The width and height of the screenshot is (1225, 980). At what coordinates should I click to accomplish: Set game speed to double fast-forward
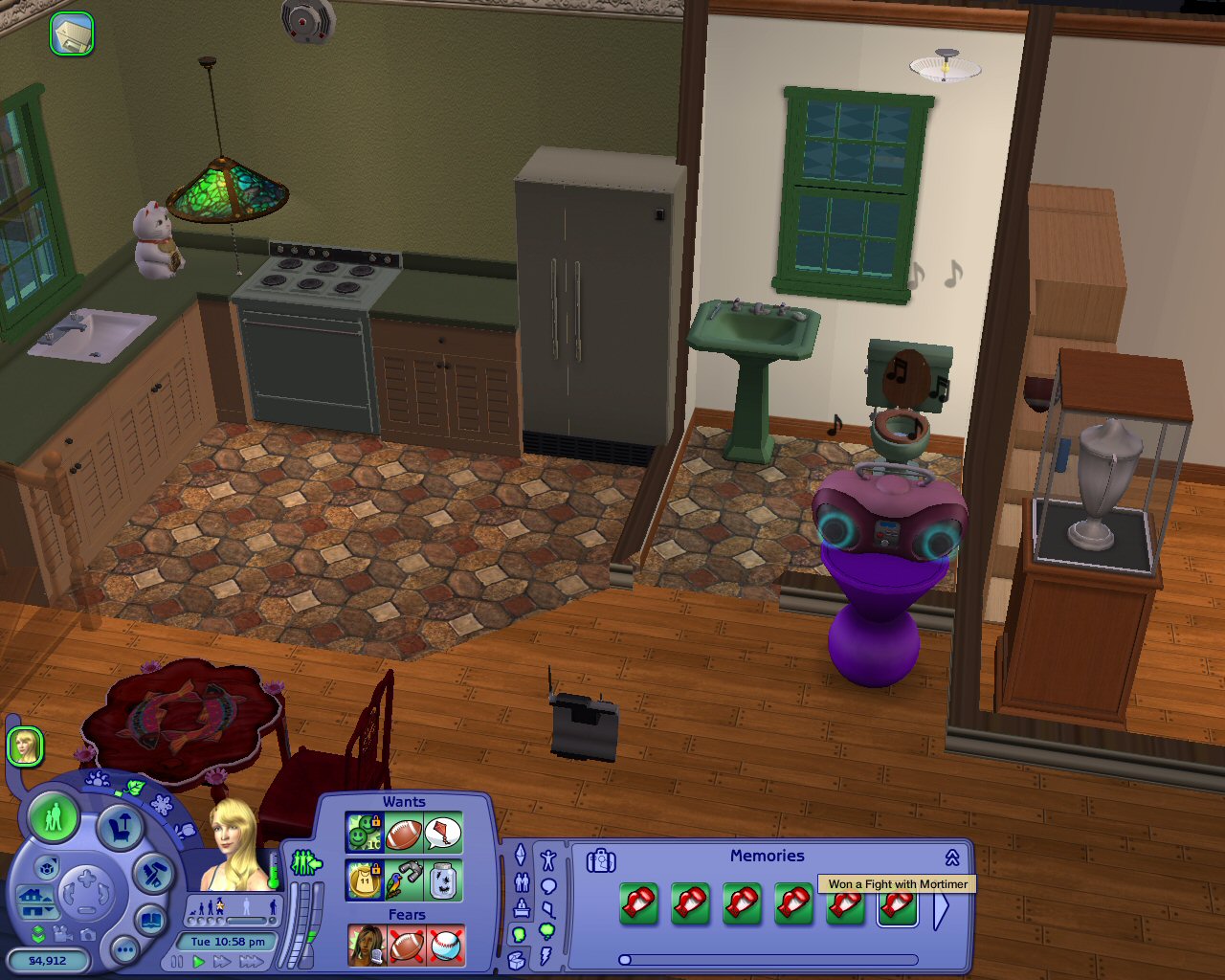(222, 962)
